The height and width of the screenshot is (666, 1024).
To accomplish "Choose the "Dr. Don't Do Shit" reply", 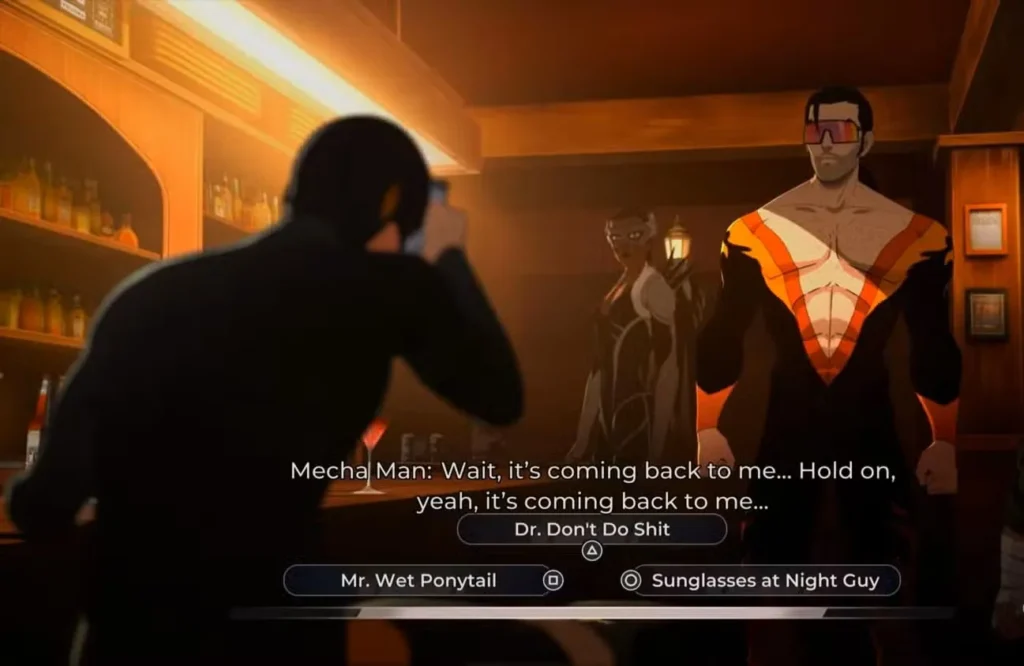I will [x=591, y=530].
